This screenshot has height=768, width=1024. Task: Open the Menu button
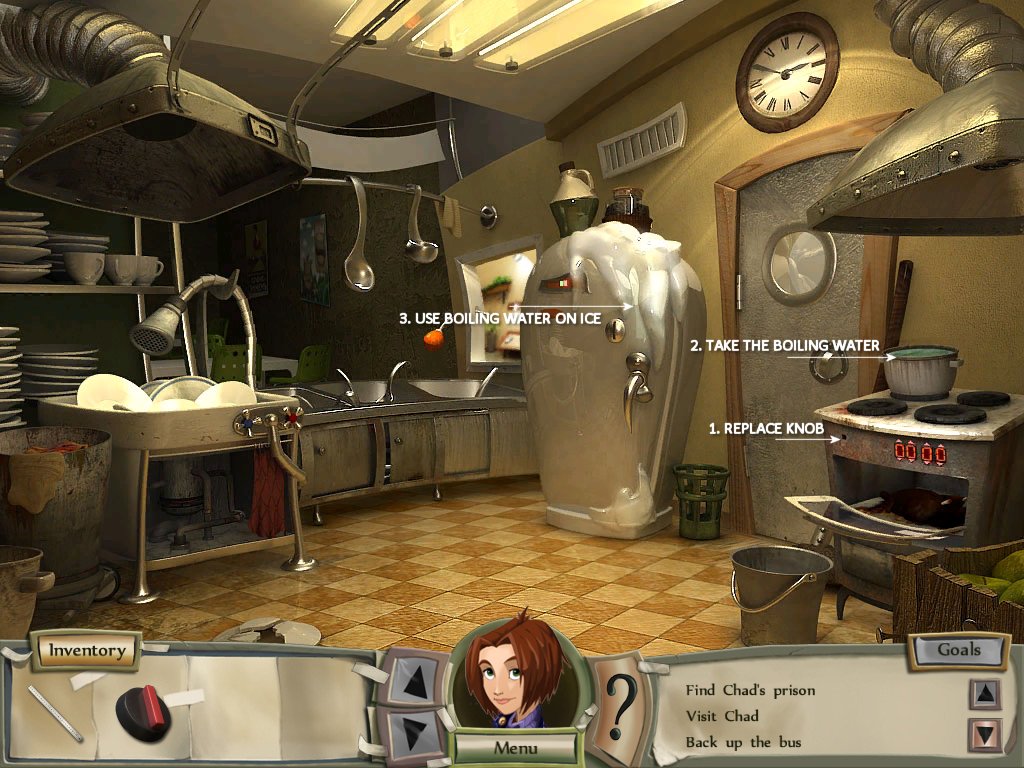[x=515, y=747]
